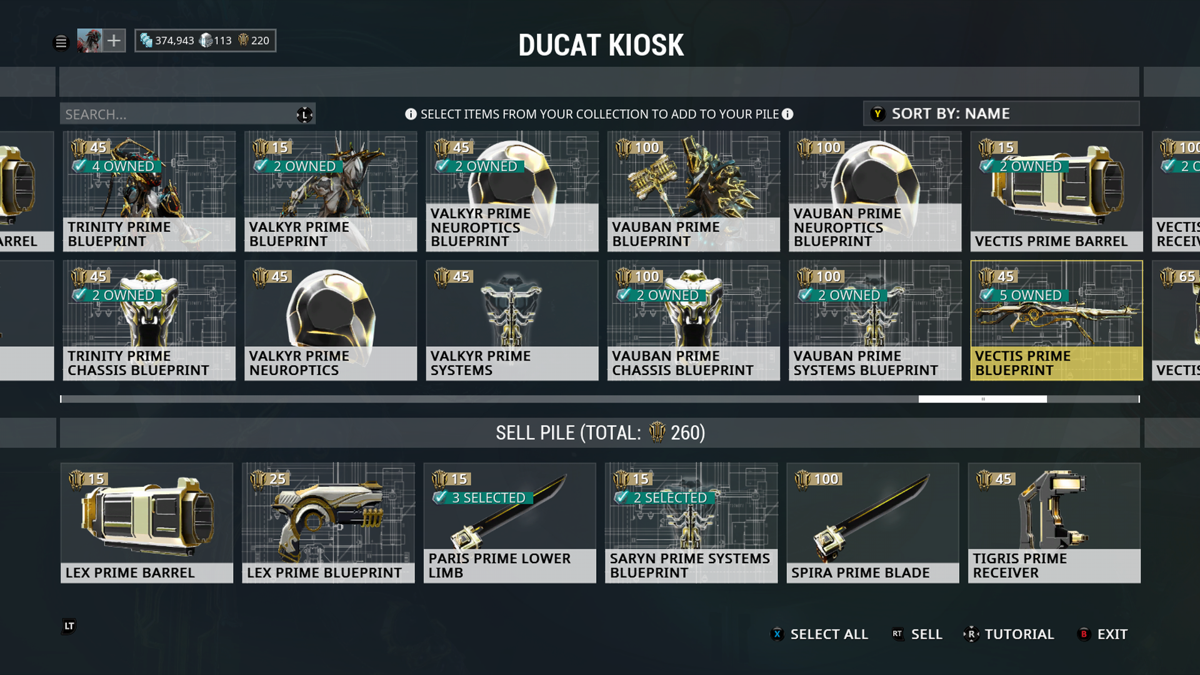Select the highlighted Vectis Prime Blueprint
The image size is (1200, 675).
click(1056, 320)
